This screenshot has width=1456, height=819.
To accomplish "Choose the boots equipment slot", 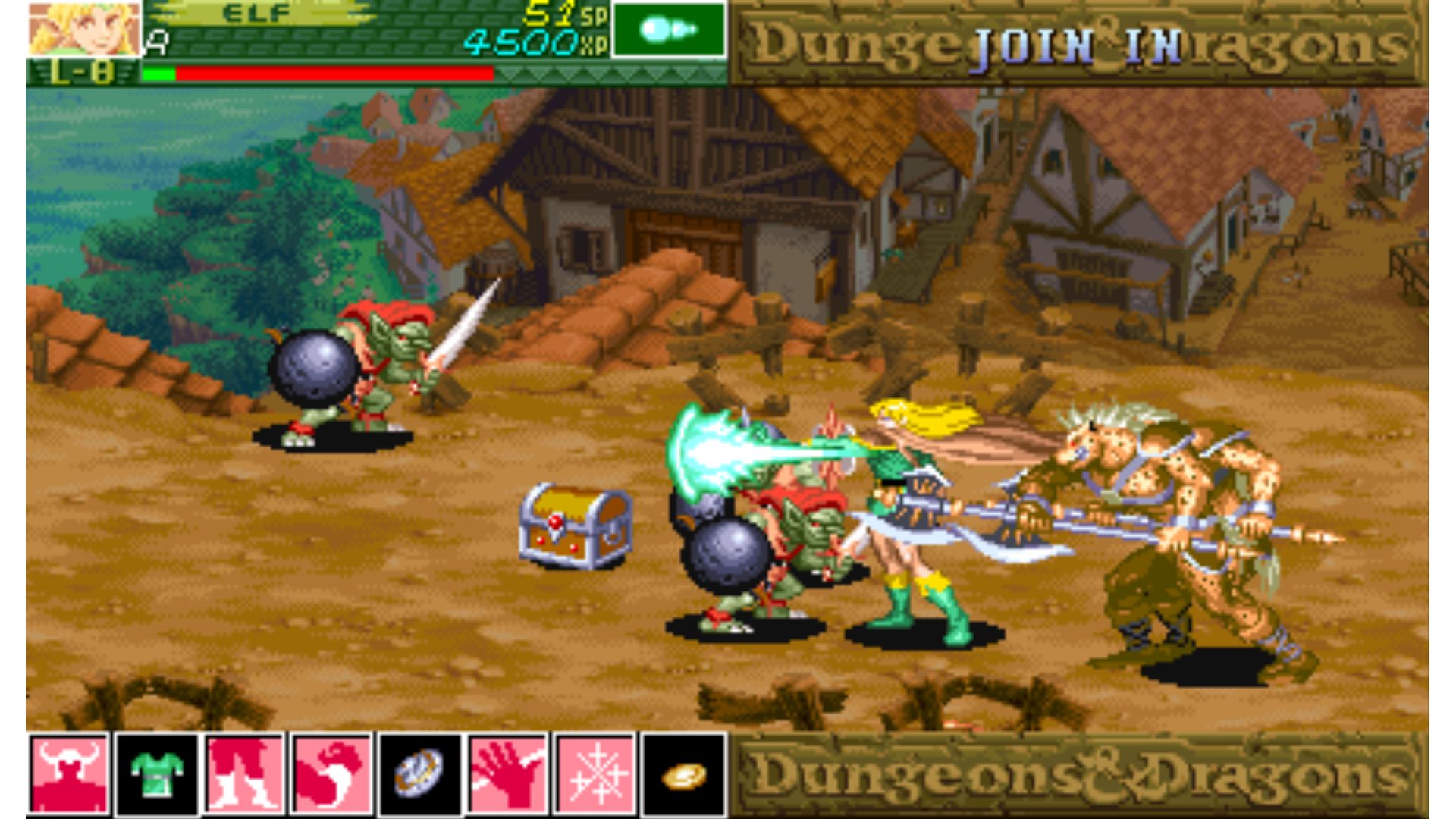I will coord(244,774).
